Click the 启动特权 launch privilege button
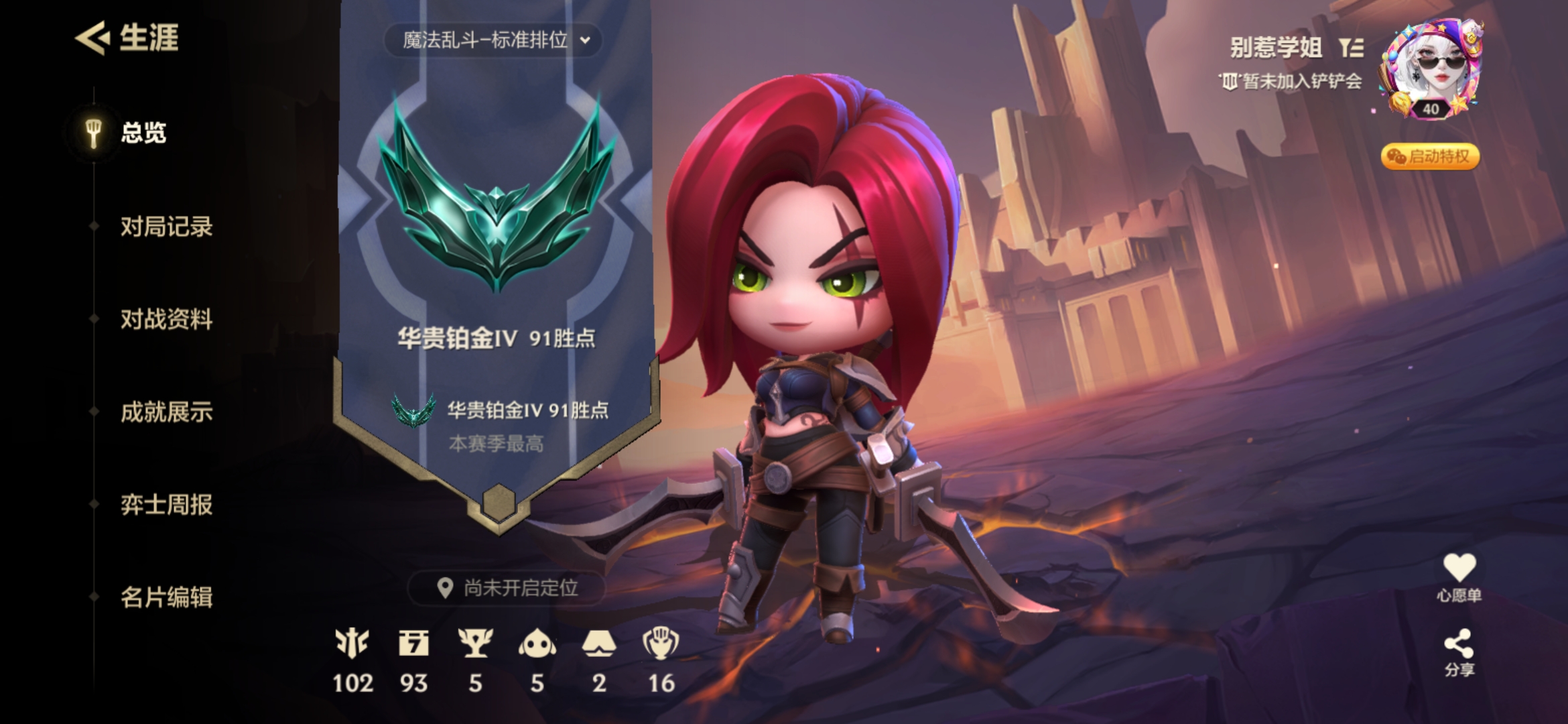Image resolution: width=1568 pixels, height=724 pixels. click(x=1430, y=157)
